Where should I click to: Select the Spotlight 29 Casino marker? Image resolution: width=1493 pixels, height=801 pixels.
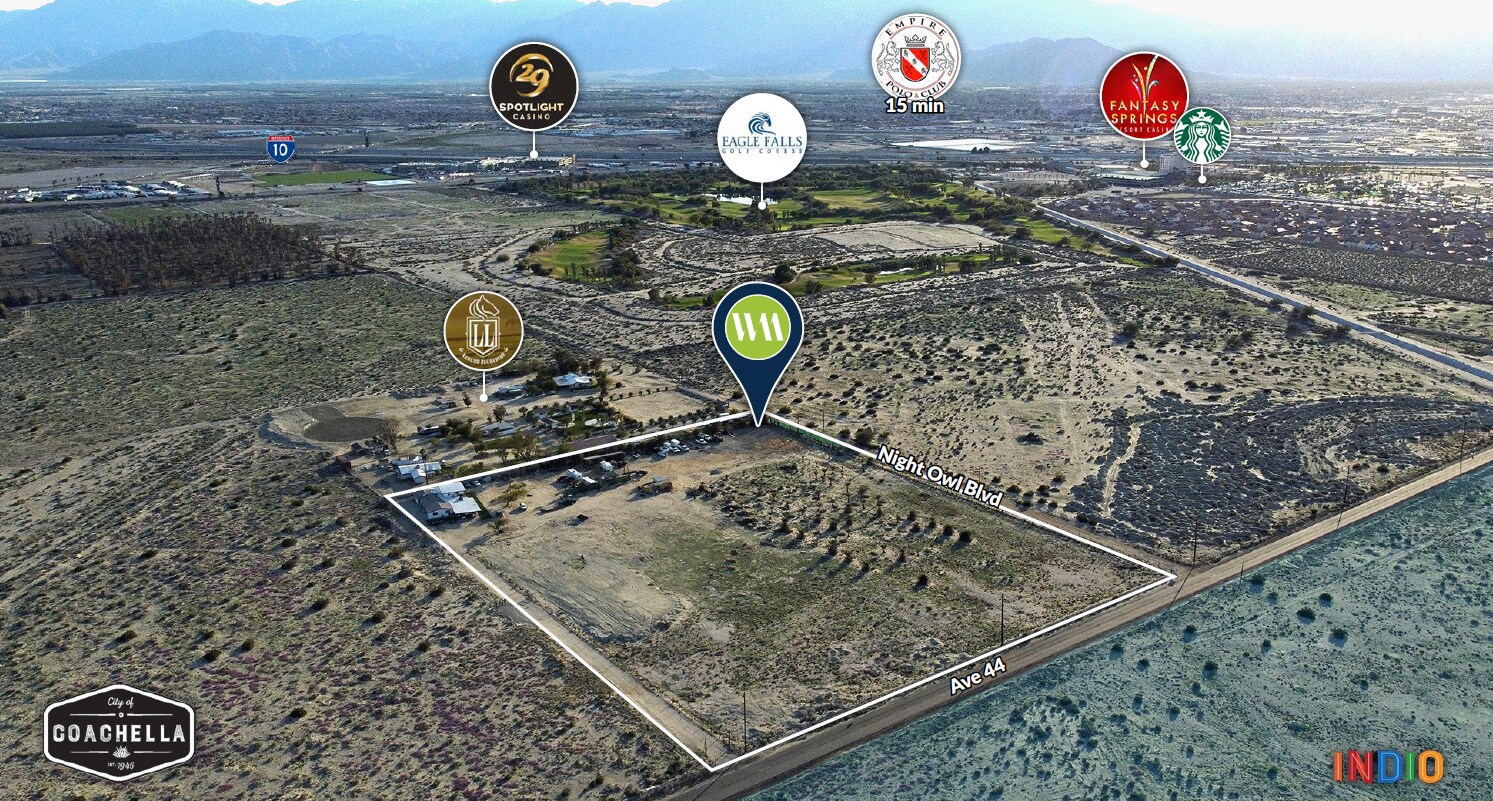[533, 87]
